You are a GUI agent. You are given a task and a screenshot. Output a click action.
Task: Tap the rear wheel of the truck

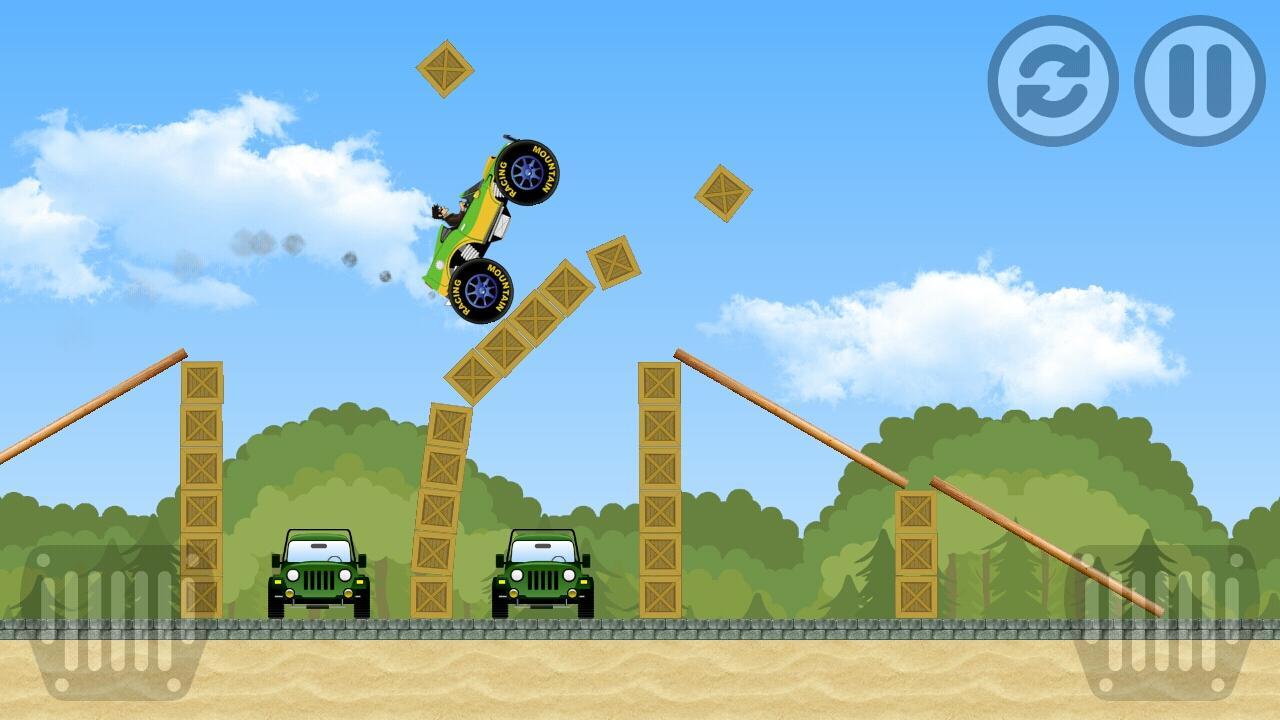483,290
